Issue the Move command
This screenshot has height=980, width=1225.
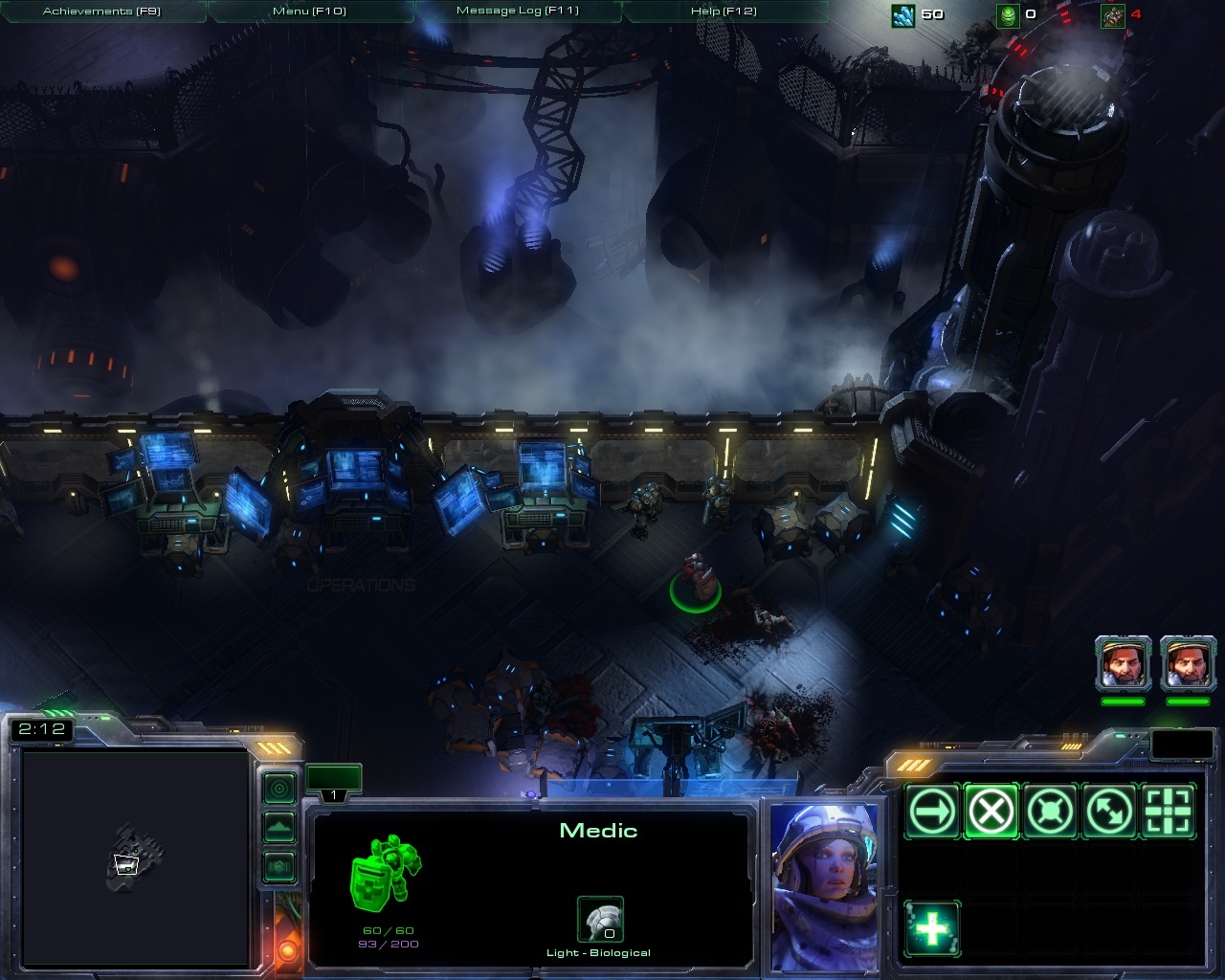click(x=931, y=813)
